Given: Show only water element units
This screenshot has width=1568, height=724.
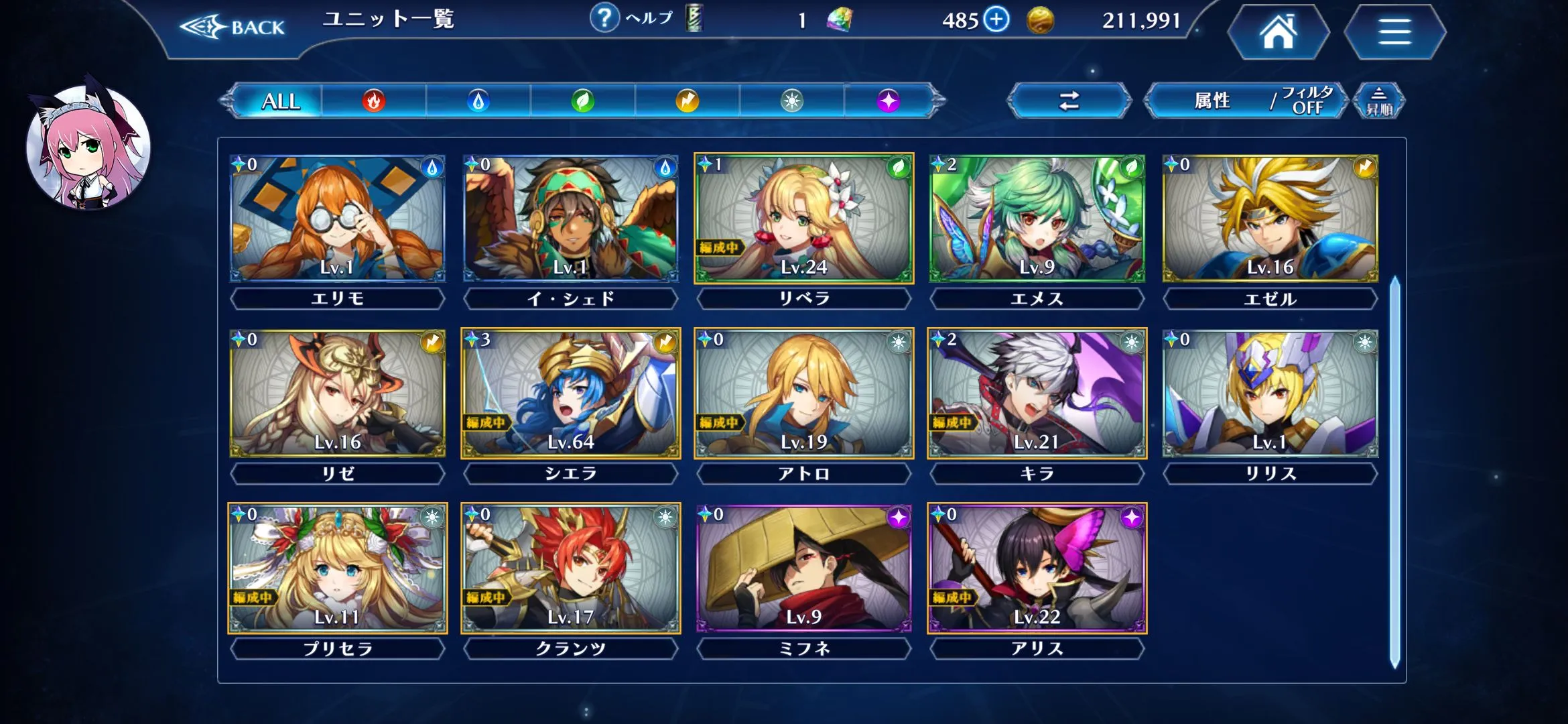Looking at the screenshot, I should click(x=478, y=101).
